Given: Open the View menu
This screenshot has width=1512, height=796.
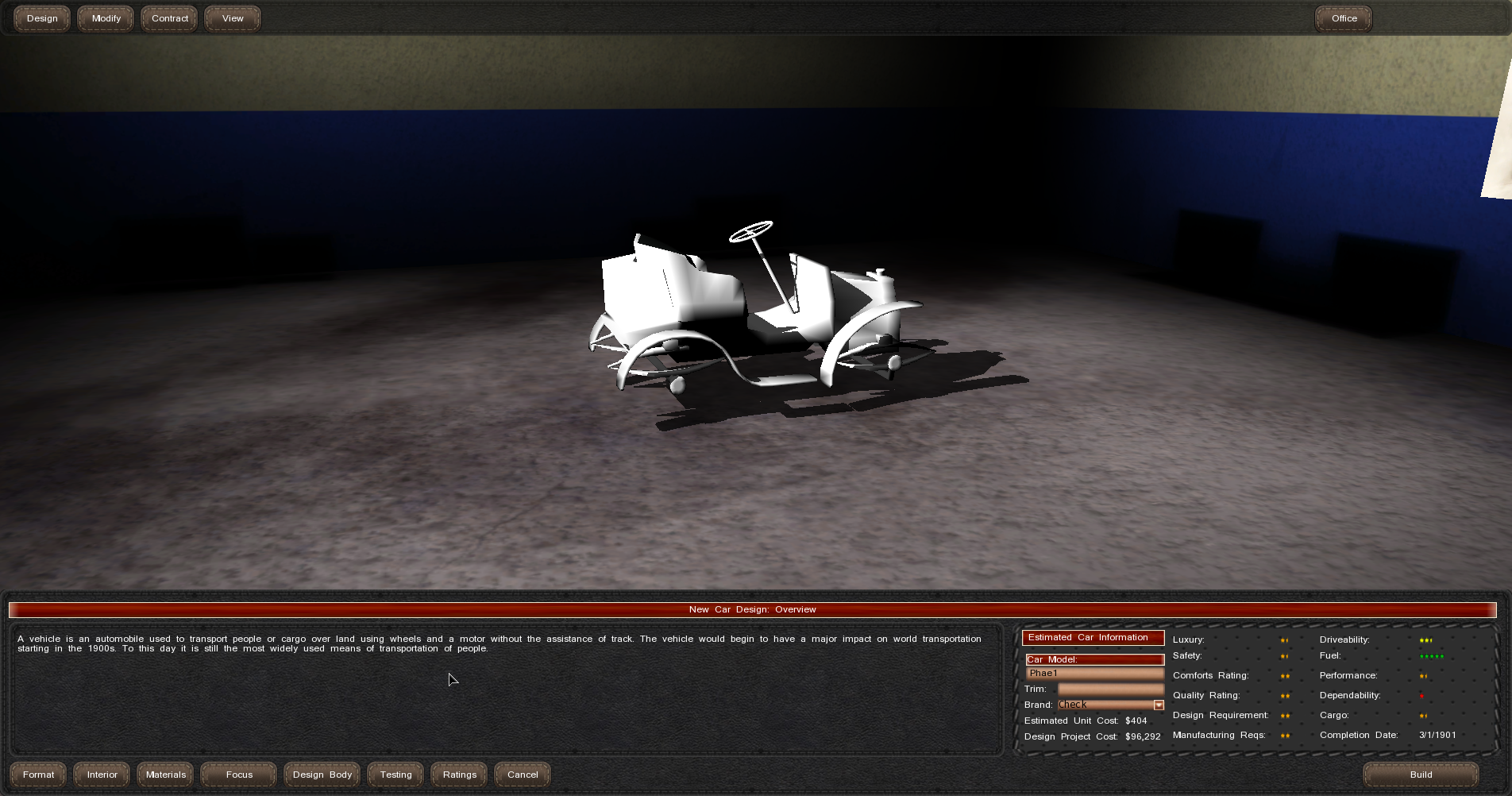Looking at the screenshot, I should tap(233, 18).
